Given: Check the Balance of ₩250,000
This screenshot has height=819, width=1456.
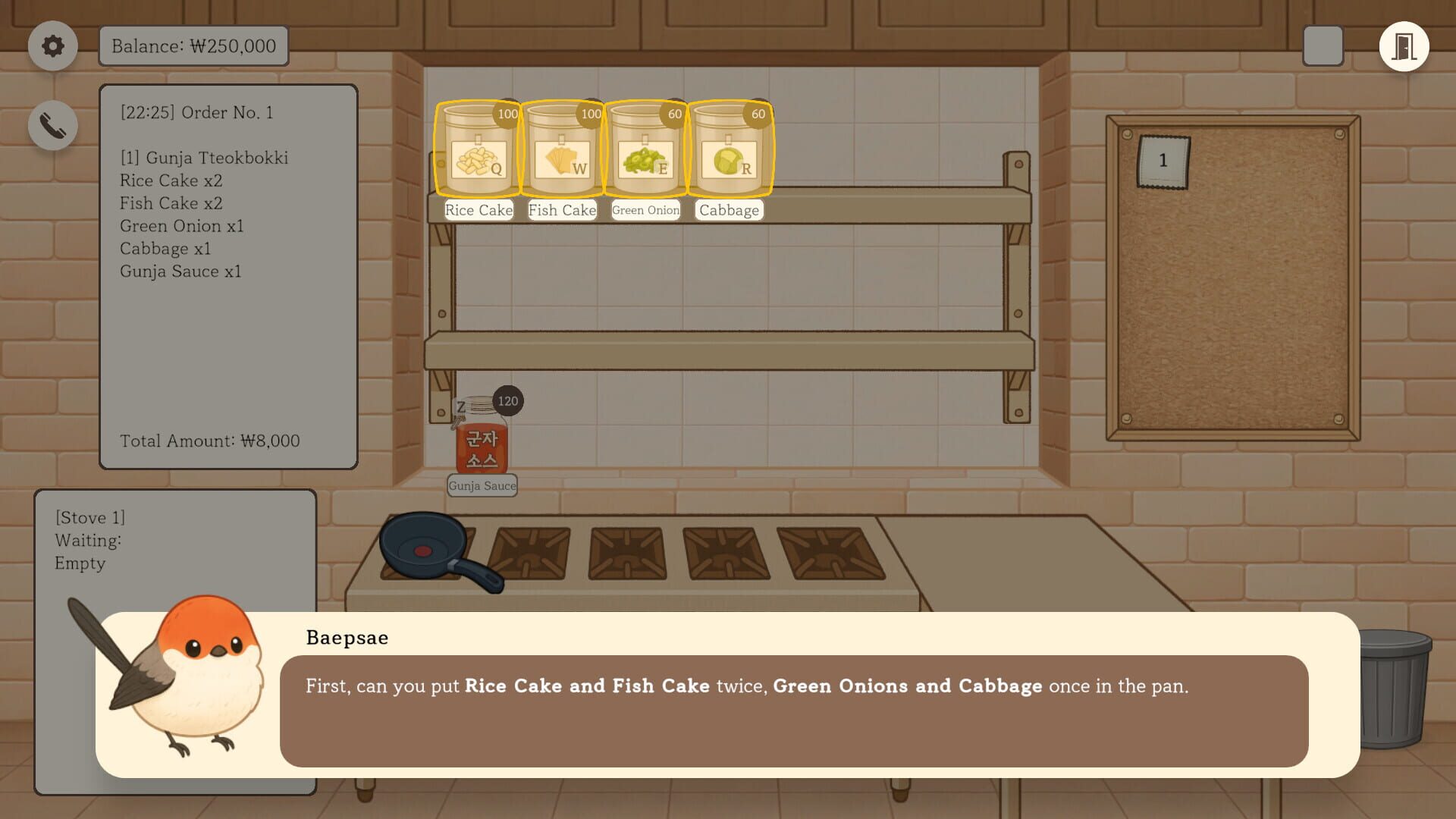Looking at the screenshot, I should pyautogui.click(x=193, y=46).
